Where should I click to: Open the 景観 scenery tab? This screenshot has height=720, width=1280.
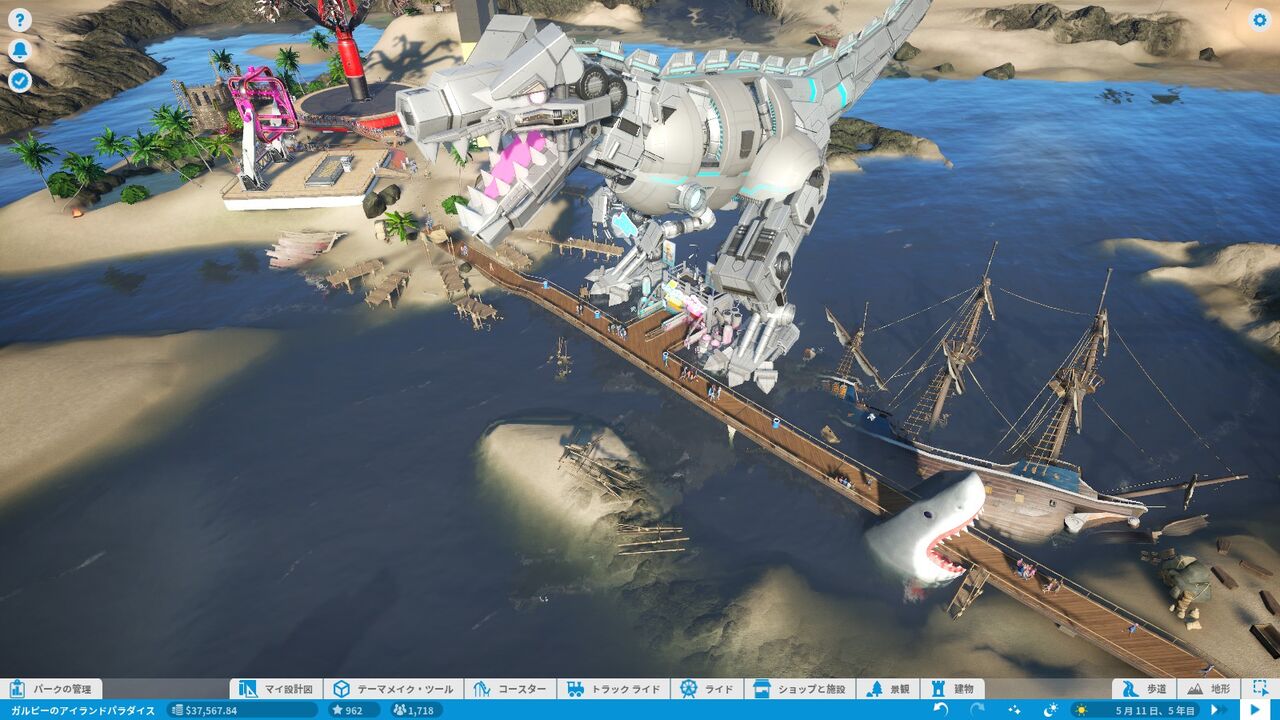(x=889, y=689)
